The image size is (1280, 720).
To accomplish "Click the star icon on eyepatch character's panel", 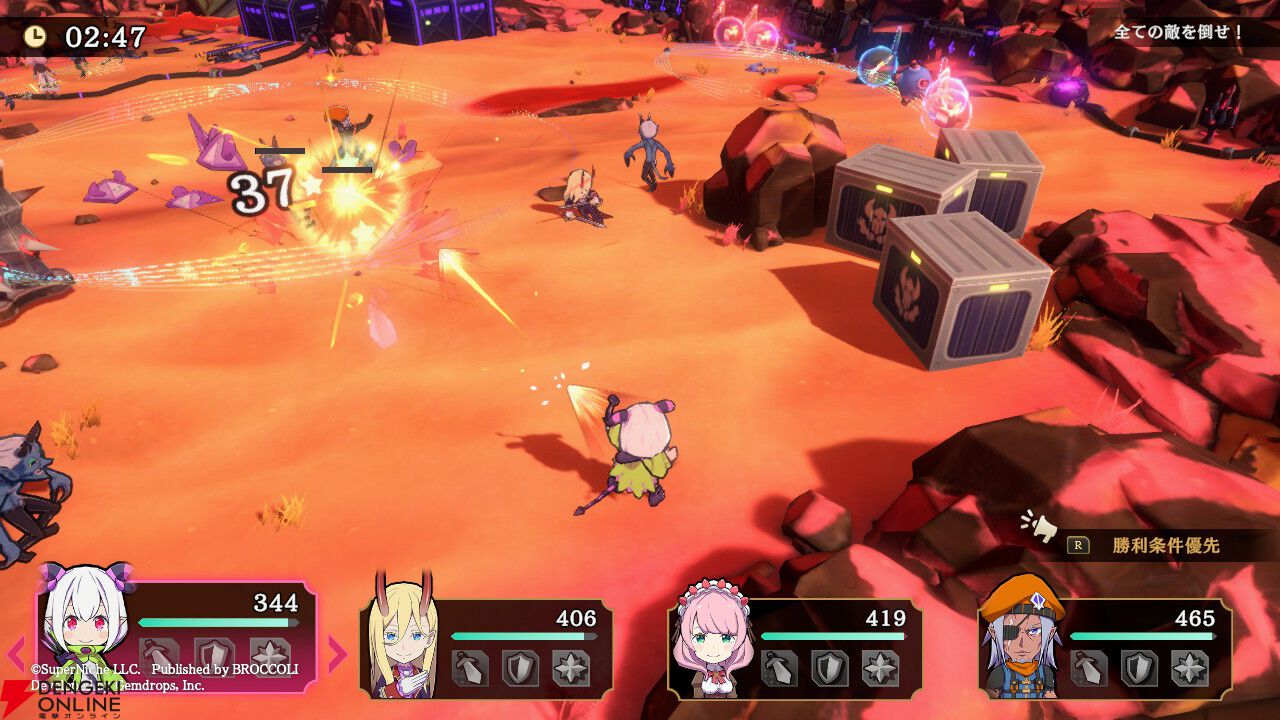I will [1190, 668].
